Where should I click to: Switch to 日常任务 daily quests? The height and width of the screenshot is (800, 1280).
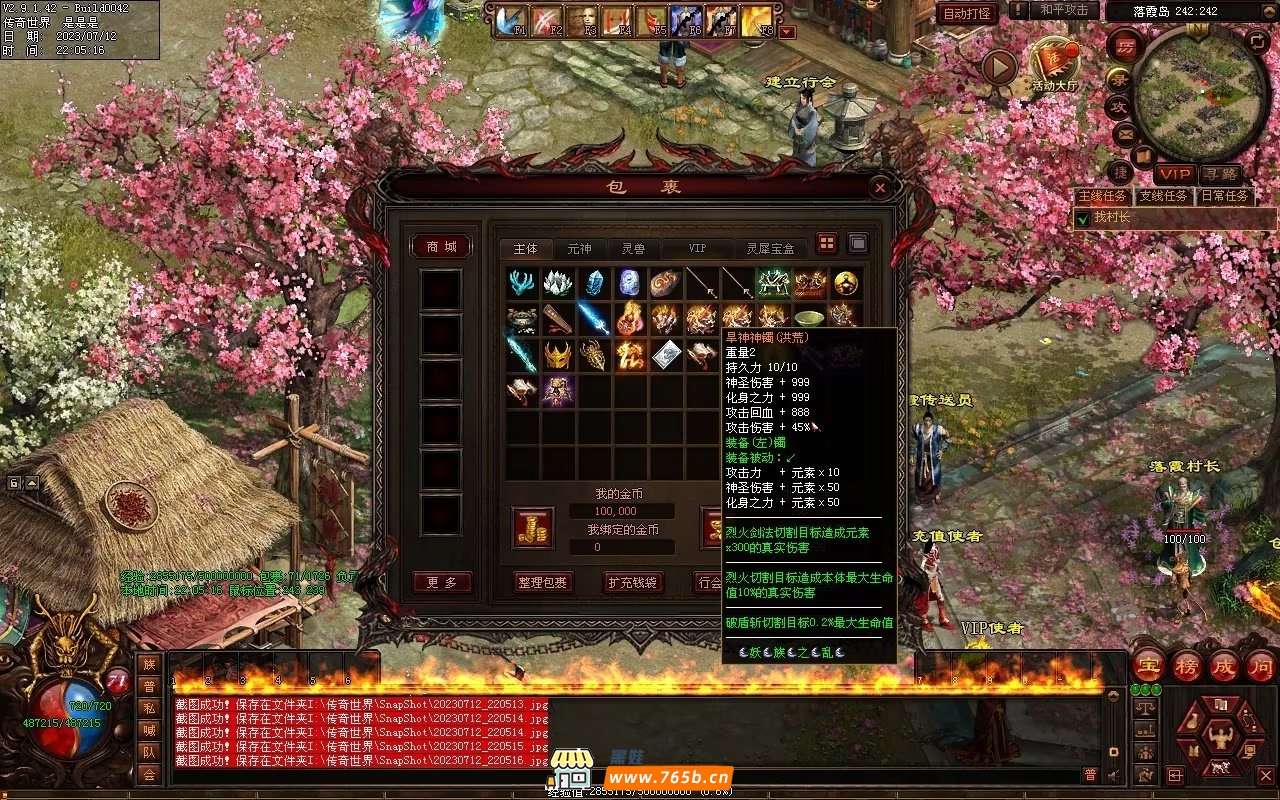(1225, 196)
